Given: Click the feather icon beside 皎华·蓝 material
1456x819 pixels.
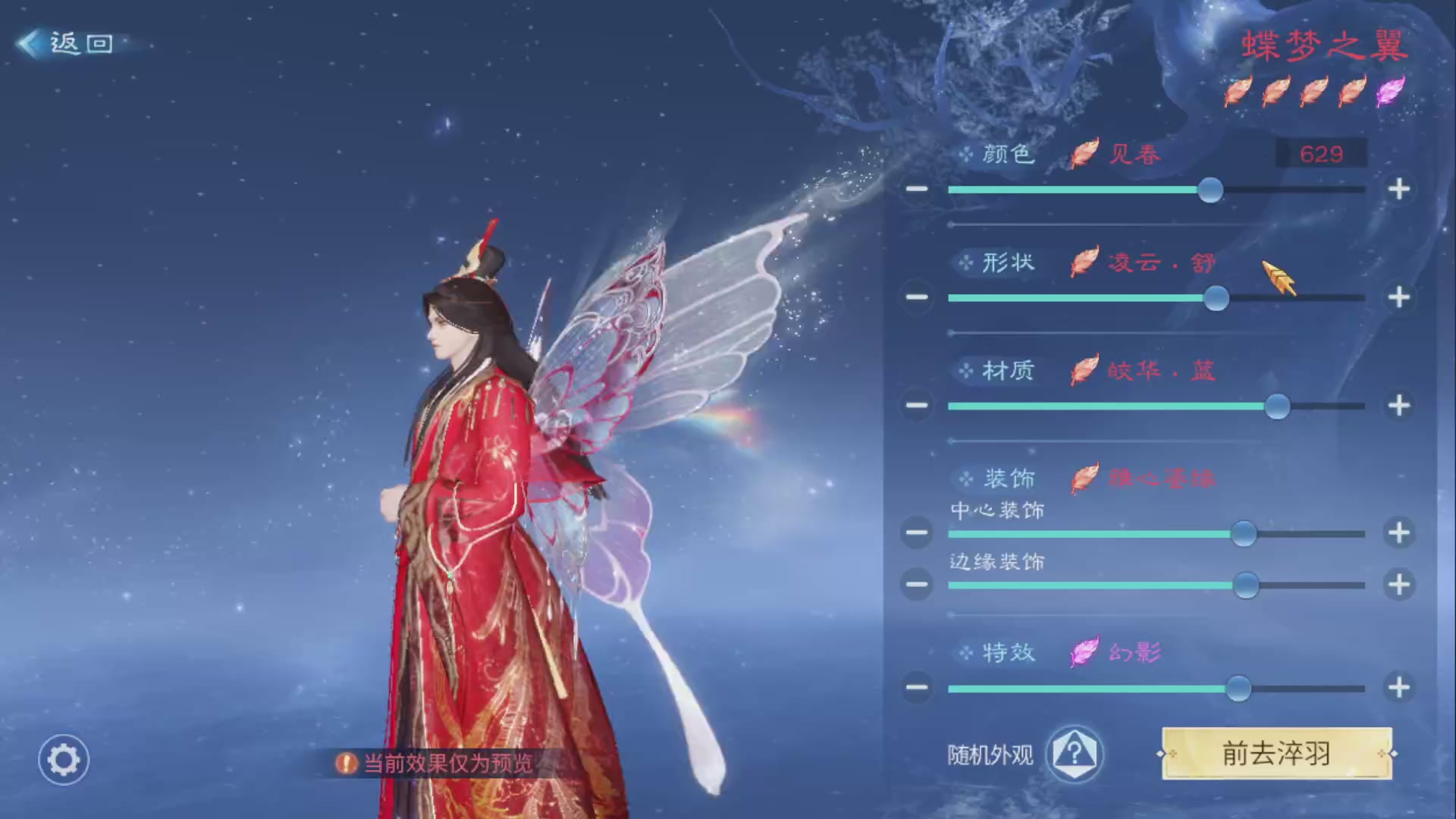Looking at the screenshot, I should tap(1084, 369).
